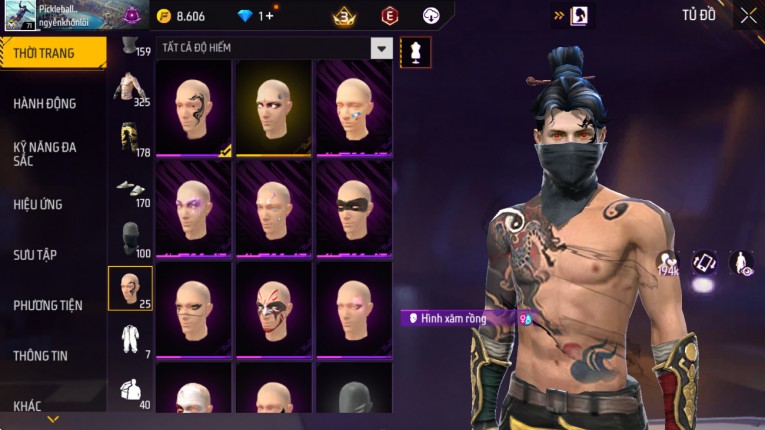This screenshot has height=430, width=765.
Task: Close the vault with the X button
Action: tap(748, 15)
